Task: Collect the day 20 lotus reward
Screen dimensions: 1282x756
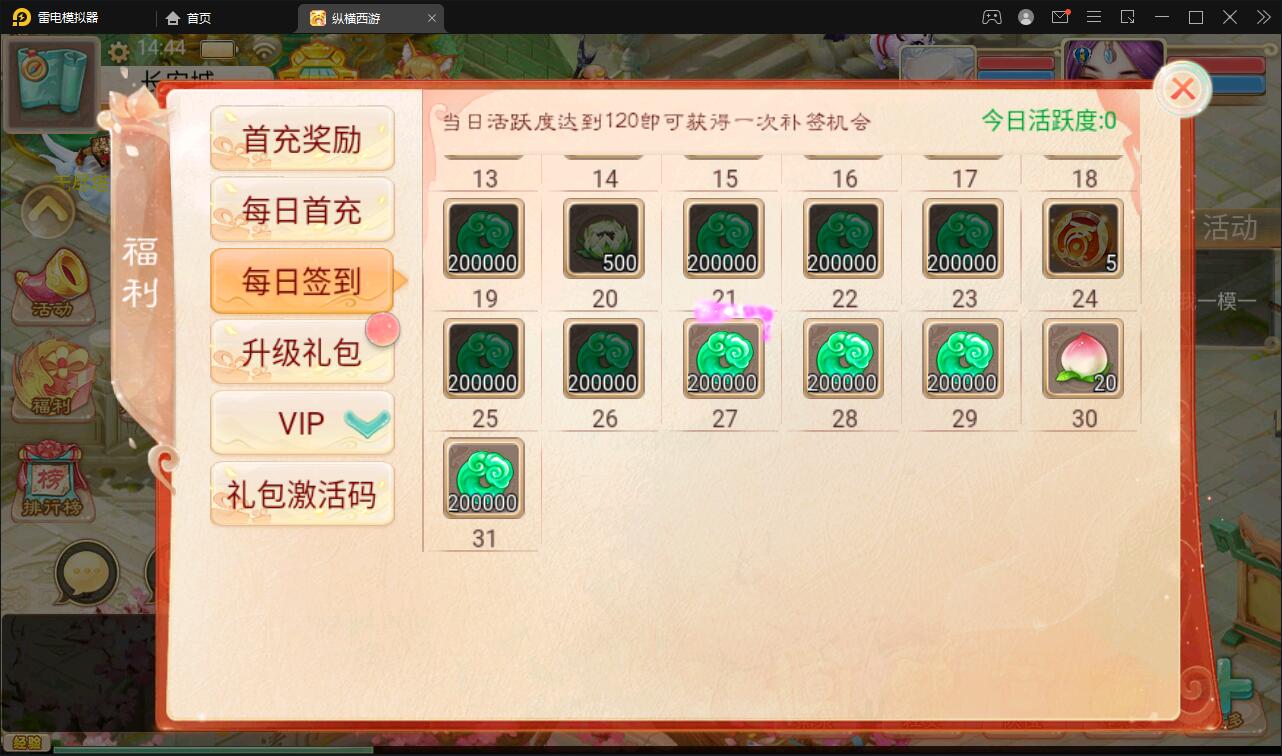Action: (x=602, y=238)
